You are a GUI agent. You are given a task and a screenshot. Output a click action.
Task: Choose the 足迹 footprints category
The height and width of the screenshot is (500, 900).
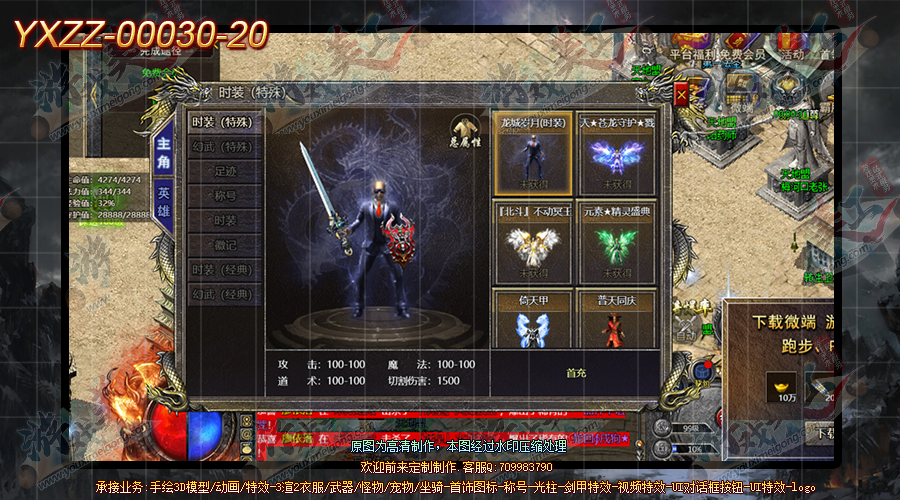(x=225, y=171)
